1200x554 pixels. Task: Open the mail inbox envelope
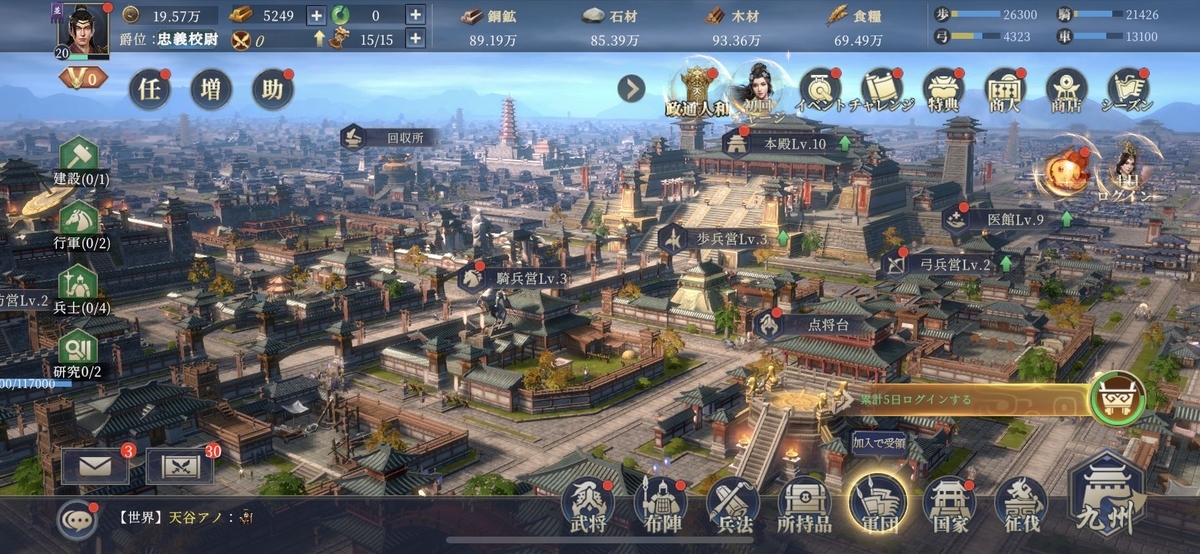click(95, 467)
